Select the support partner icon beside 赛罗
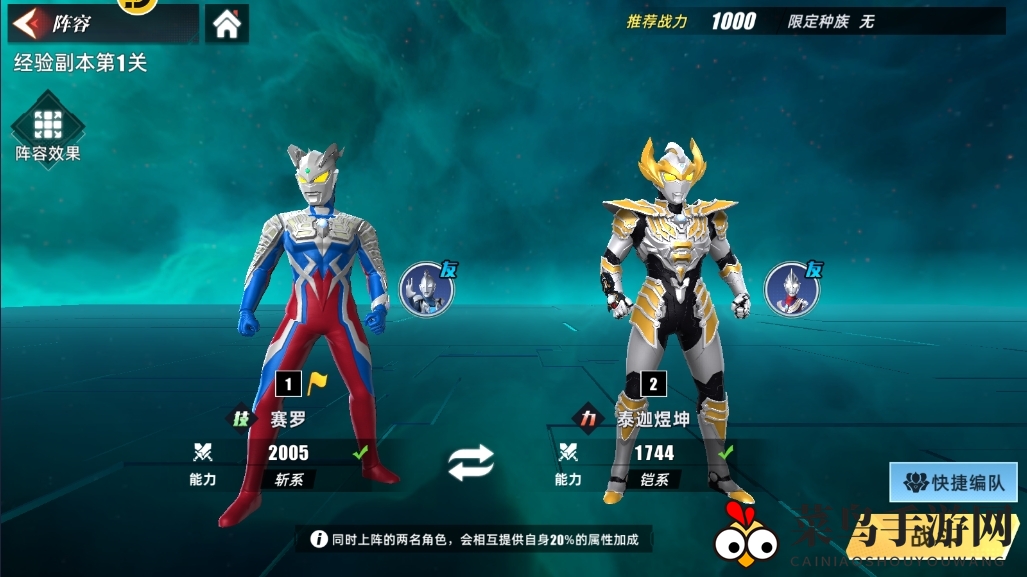 tap(427, 288)
